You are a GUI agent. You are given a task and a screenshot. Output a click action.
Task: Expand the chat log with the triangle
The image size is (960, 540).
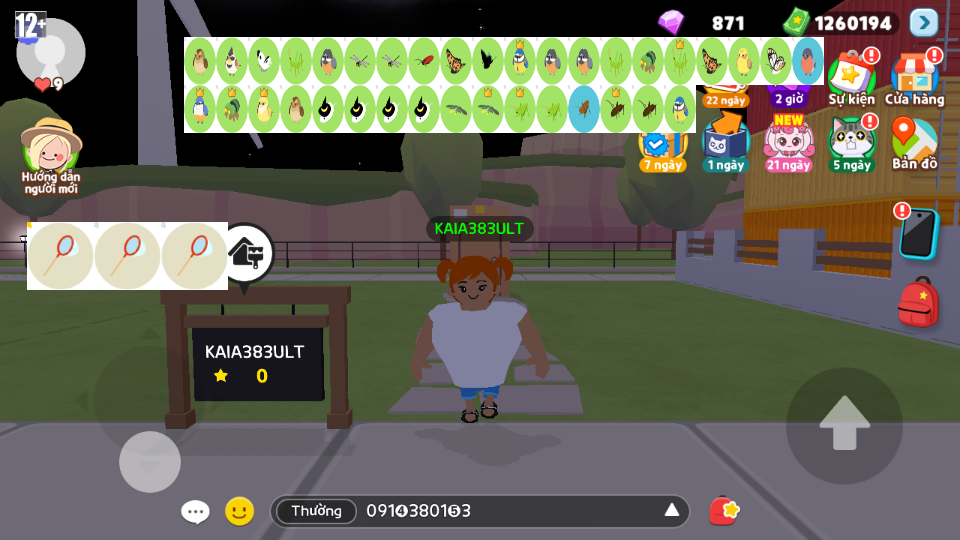tap(672, 511)
